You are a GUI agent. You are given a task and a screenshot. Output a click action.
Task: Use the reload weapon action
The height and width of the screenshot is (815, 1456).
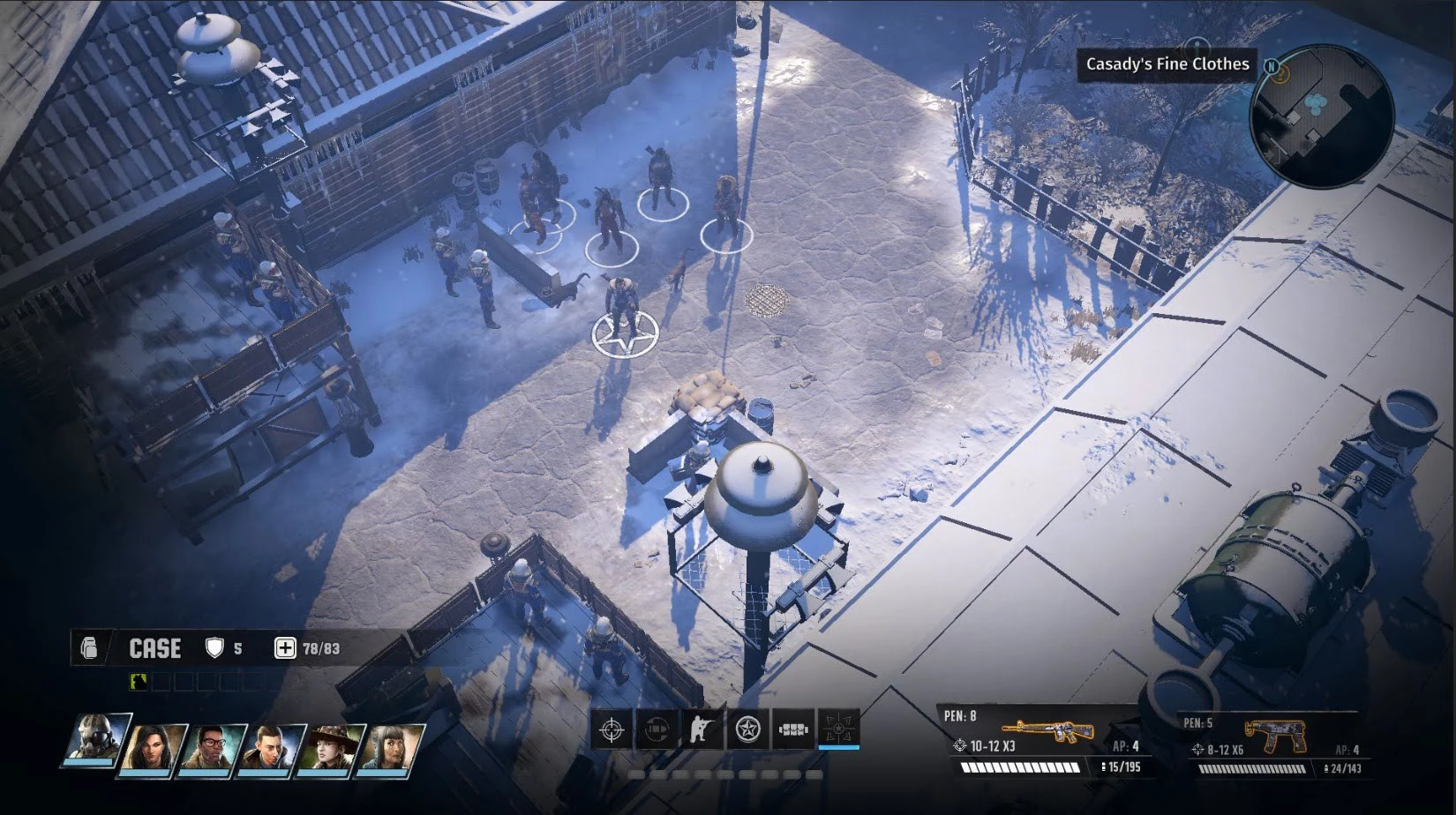tap(657, 729)
